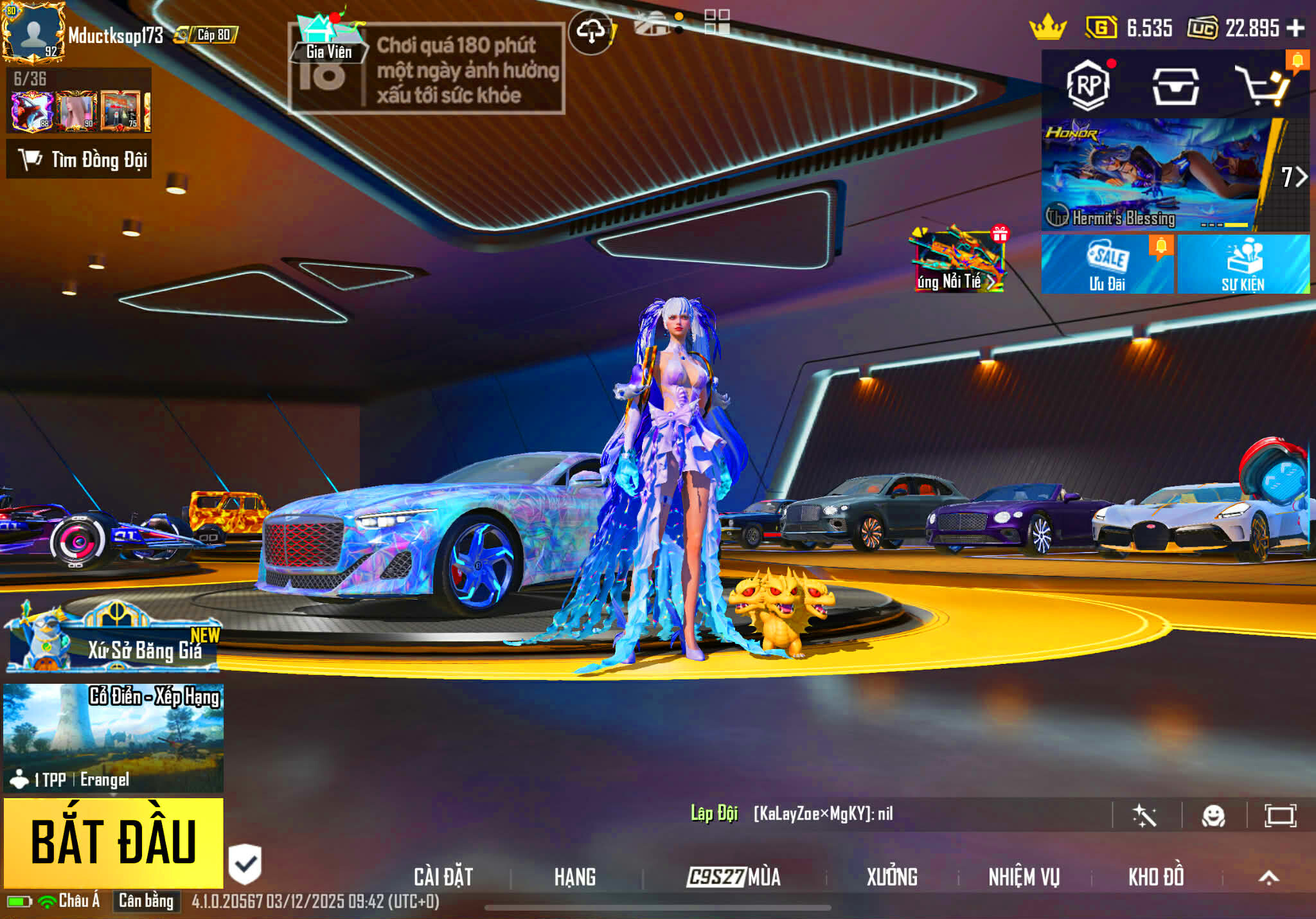Open the SỰ KIỆN events panel
This screenshot has height=919, width=1316.
tap(1243, 265)
